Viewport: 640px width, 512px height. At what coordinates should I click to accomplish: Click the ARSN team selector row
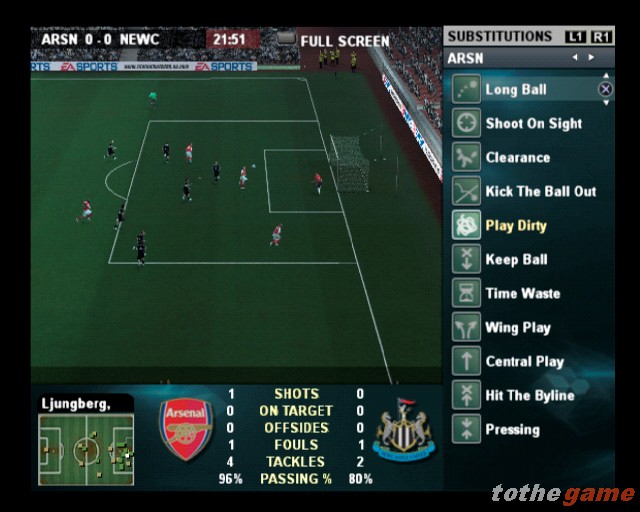528,58
